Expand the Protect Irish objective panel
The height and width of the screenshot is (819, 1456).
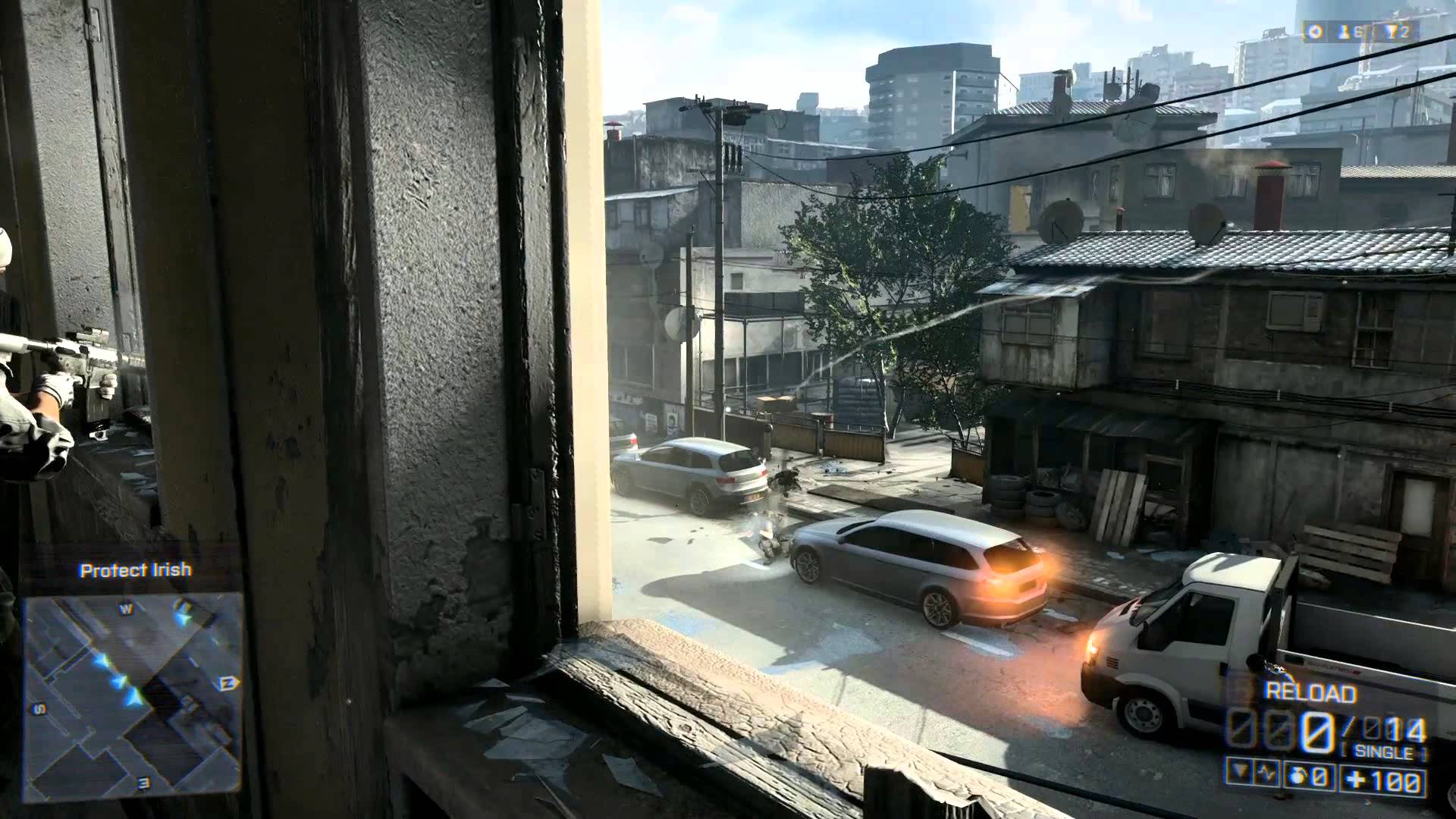point(133,569)
